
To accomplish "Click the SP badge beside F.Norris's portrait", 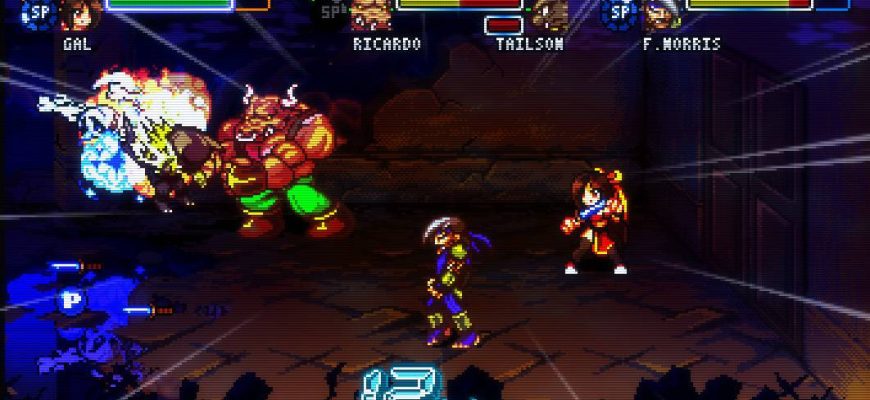I will click(x=621, y=11).
